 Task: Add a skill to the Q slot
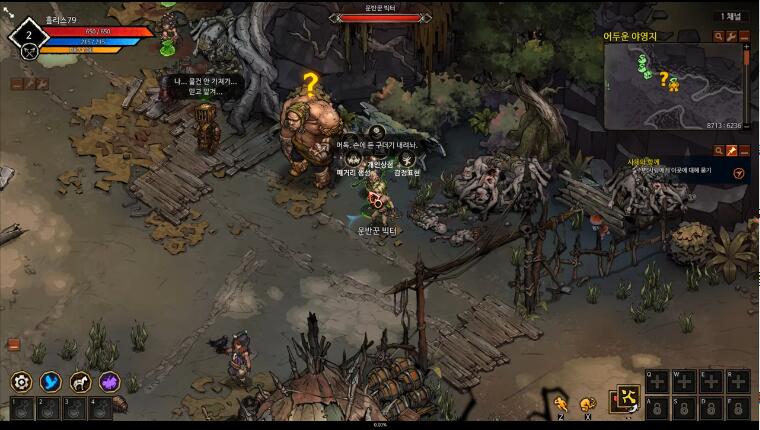pos(656,381)
